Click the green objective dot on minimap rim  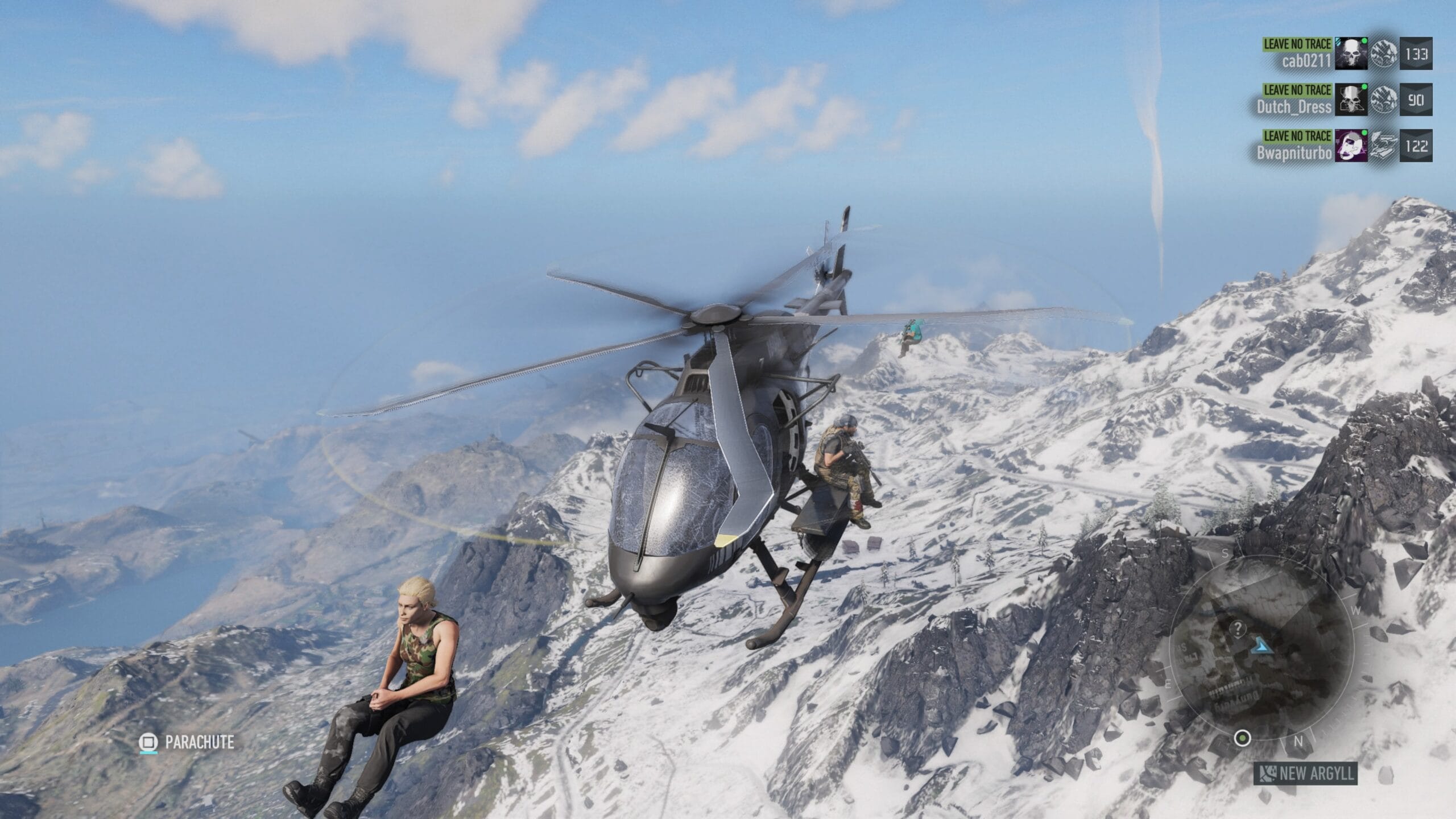[x=1242, y=739]
